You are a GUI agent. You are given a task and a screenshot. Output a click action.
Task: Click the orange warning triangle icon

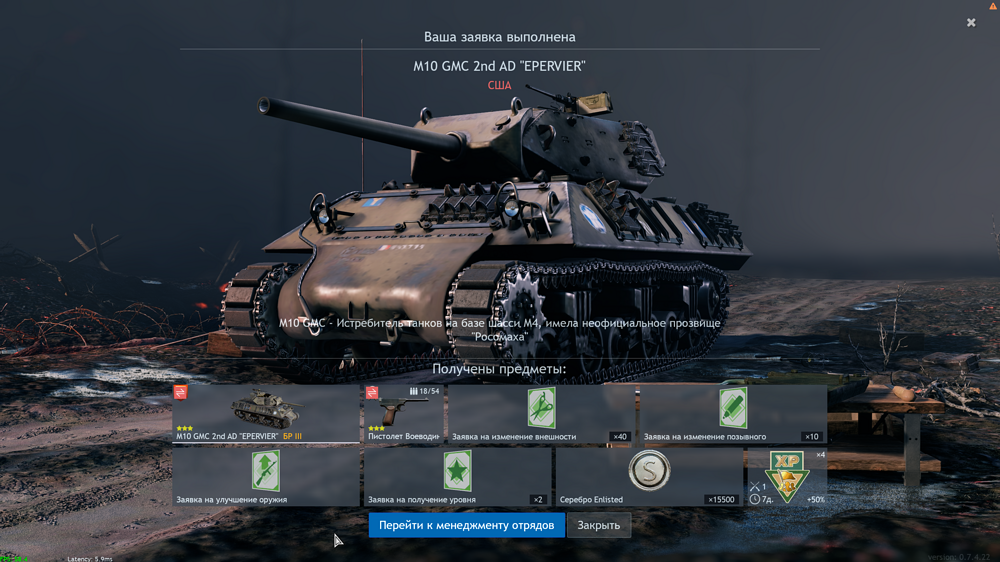[x=993, y=6]
